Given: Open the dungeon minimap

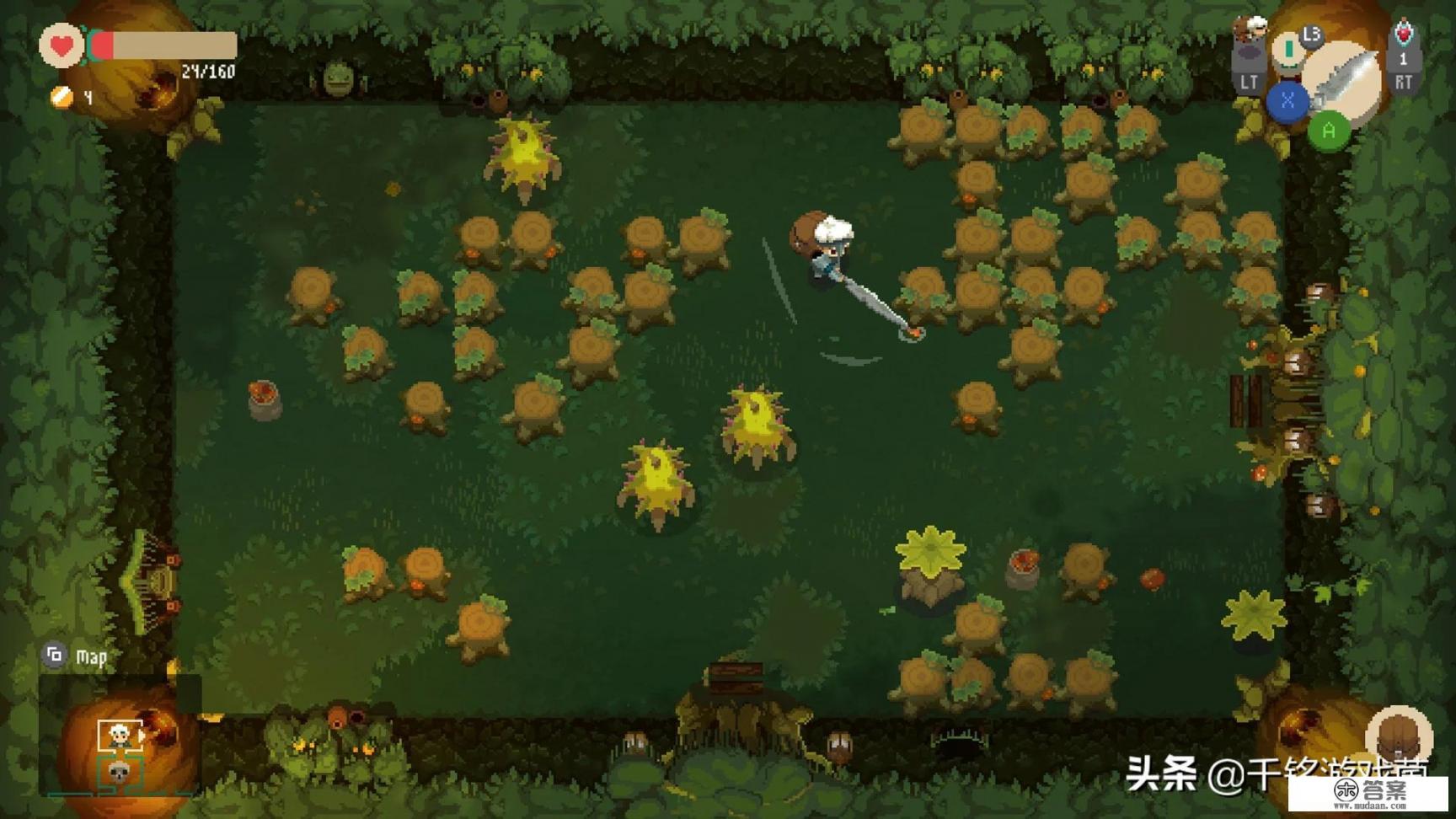Looking at the screenshot, I should coord(55,655).
